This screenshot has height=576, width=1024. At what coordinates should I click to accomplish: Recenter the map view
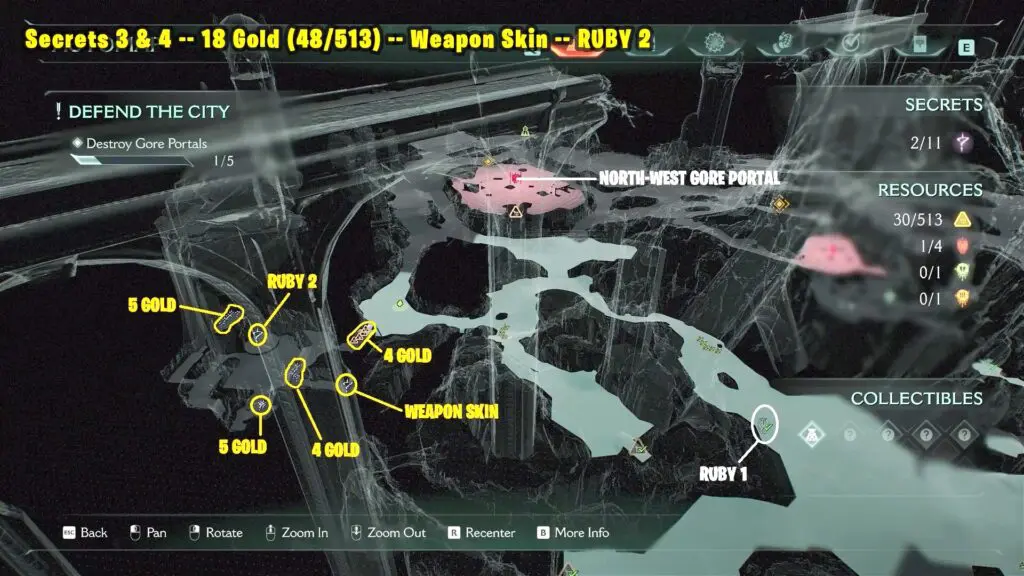point(481,532)
